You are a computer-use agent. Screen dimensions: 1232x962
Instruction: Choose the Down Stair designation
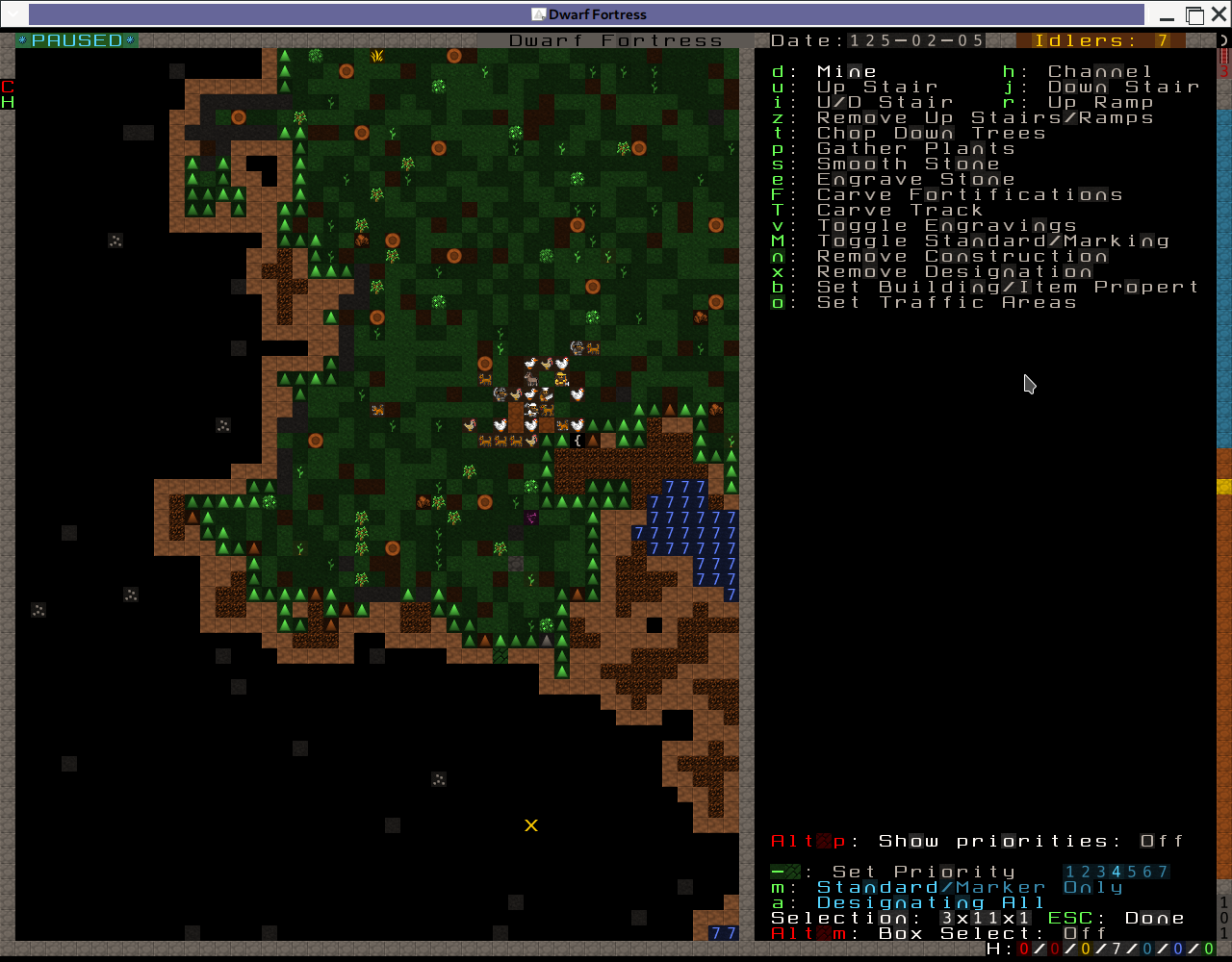[1123, 87]
